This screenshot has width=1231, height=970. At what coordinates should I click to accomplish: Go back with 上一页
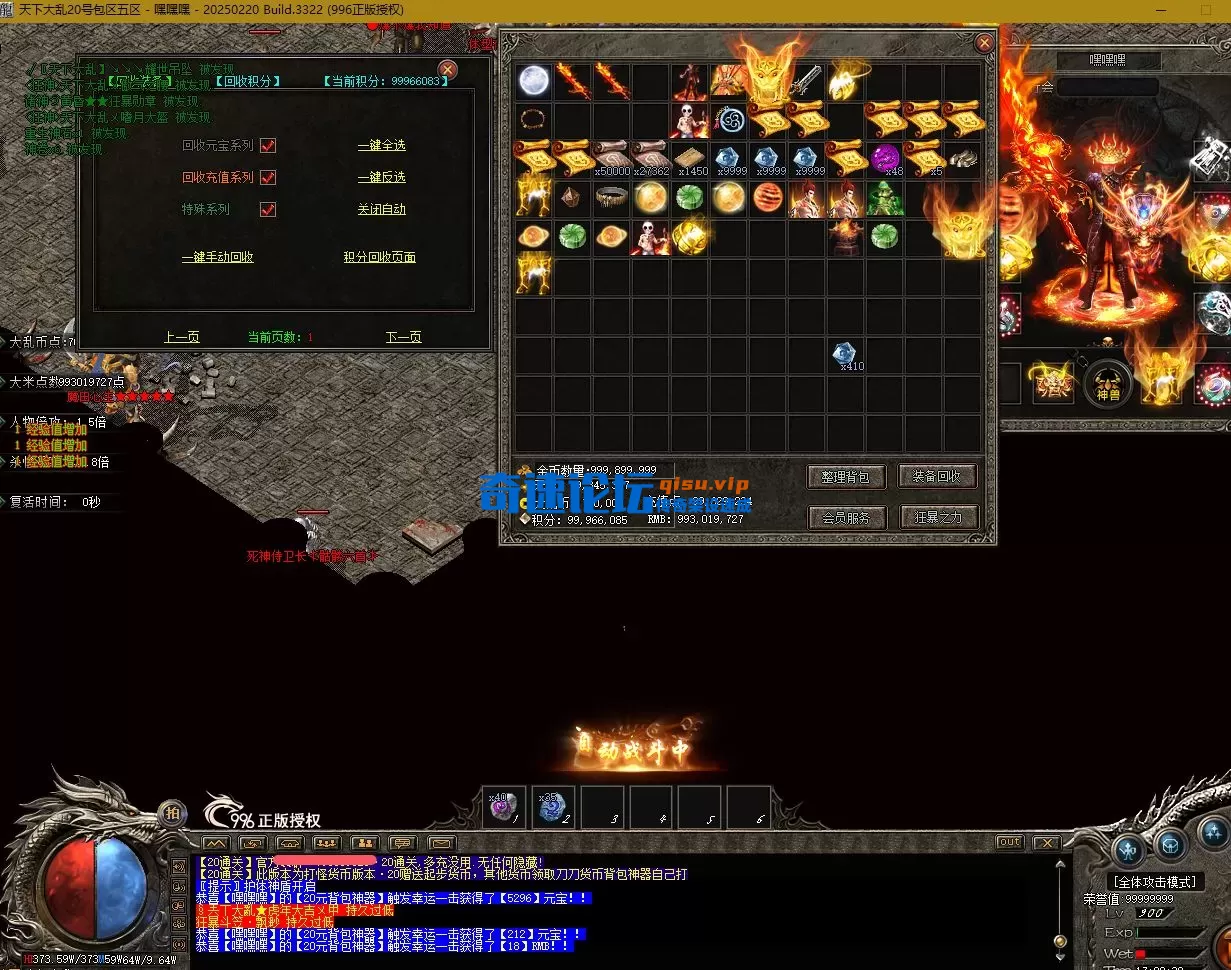182,338
